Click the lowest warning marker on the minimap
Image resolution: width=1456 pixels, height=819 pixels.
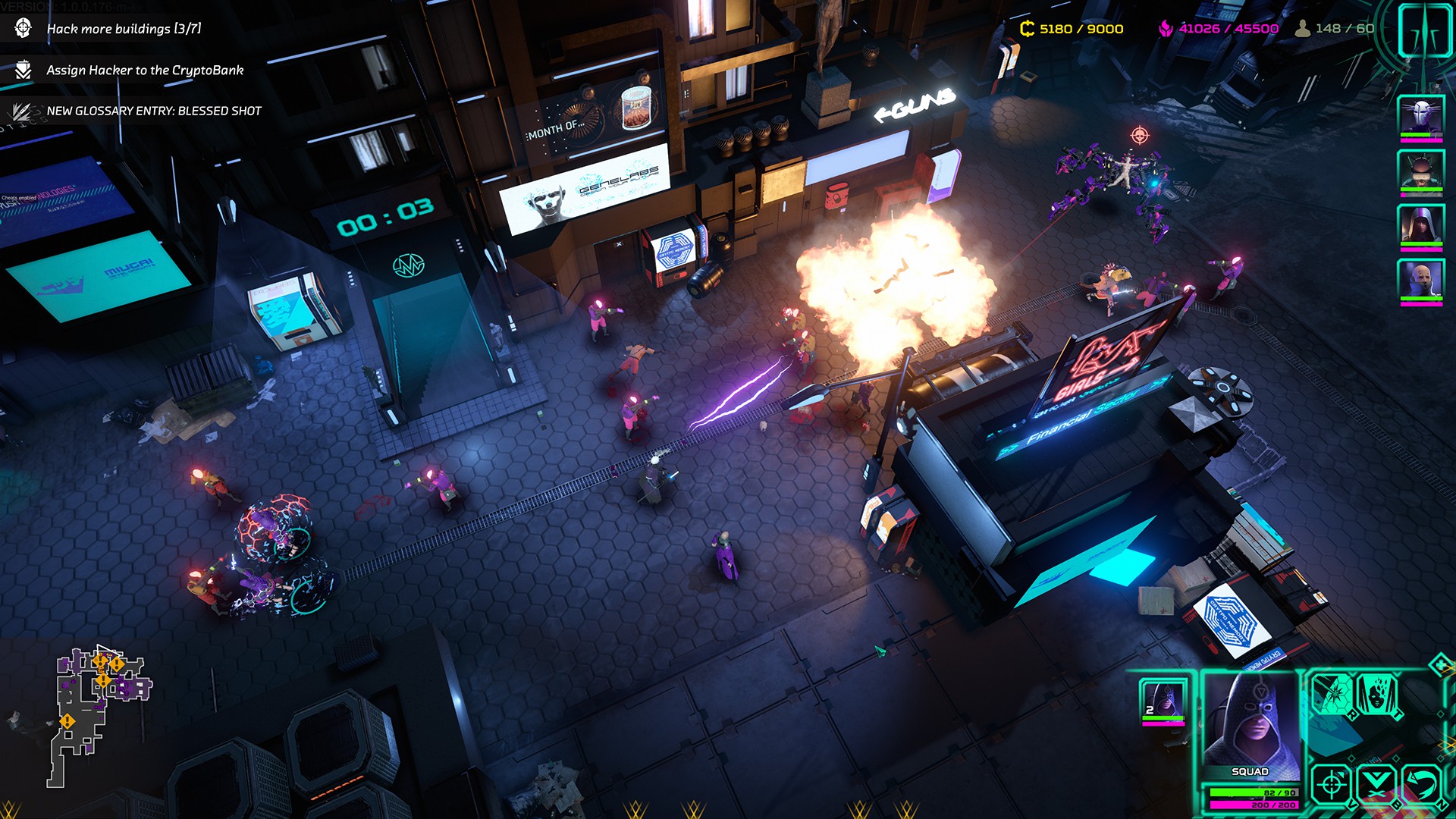pyautogui.click(x=67, y=721)
